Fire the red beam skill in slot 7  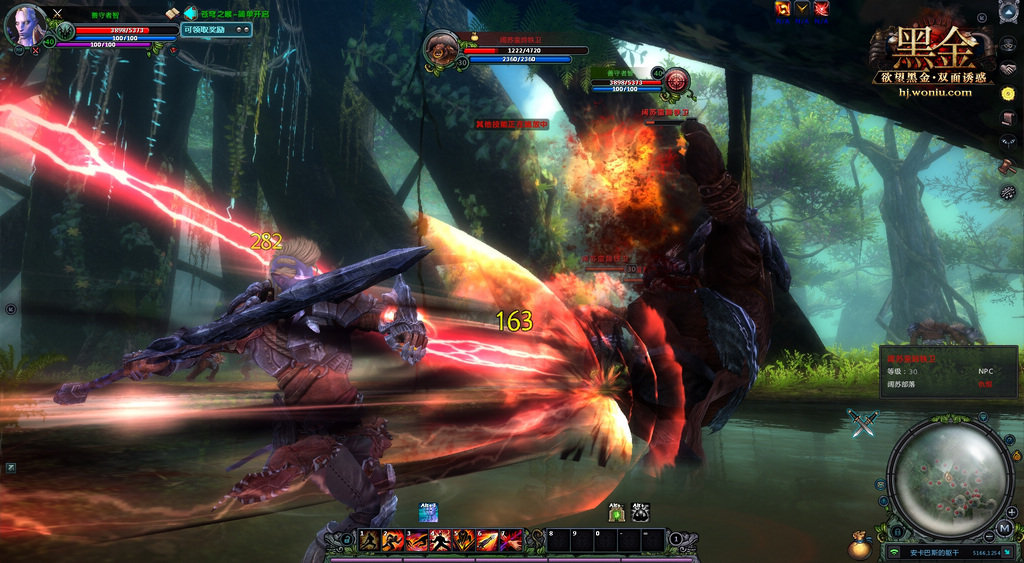[x=511, y=541]
